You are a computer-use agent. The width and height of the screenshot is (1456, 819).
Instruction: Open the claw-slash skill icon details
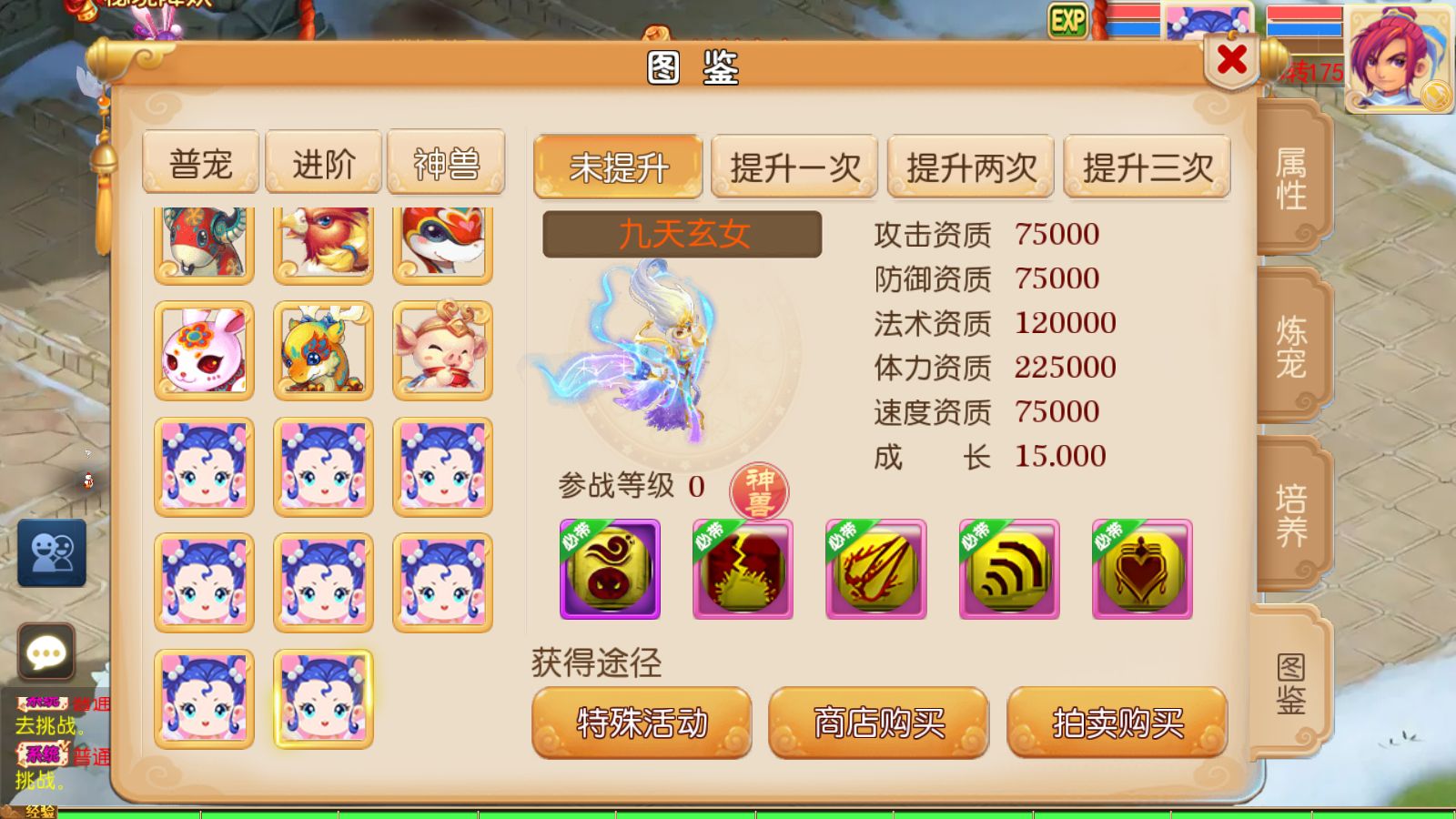(x=875, y=569)
